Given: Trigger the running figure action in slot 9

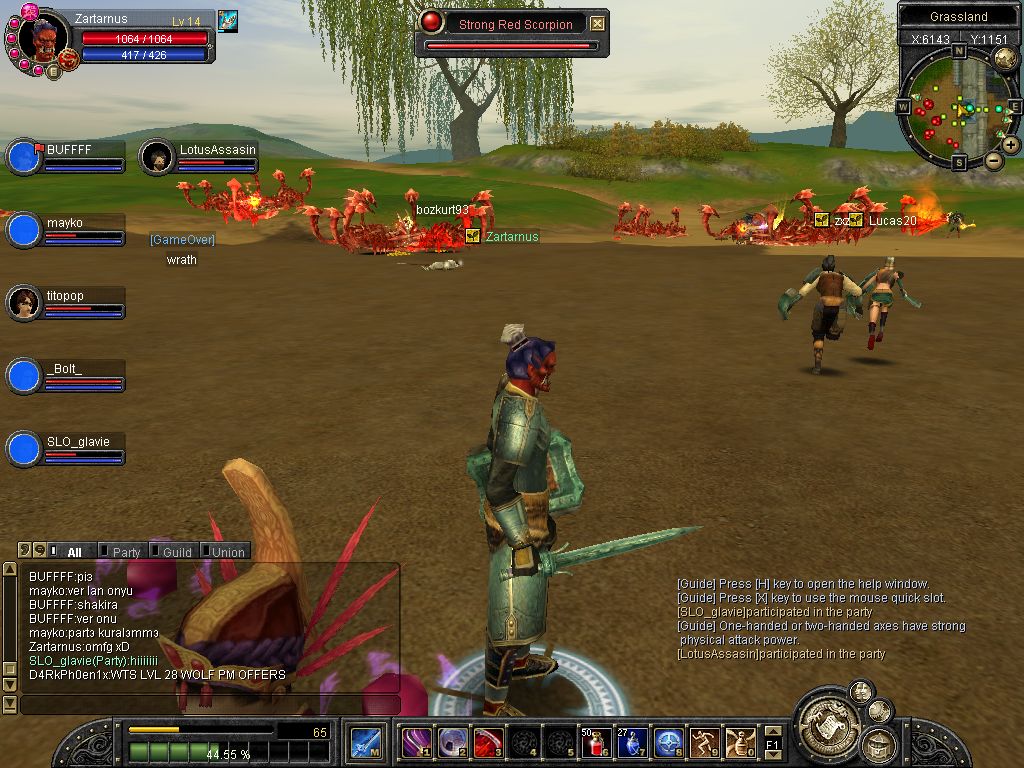Looking at the screenshot, I should (x=704, y=742).
